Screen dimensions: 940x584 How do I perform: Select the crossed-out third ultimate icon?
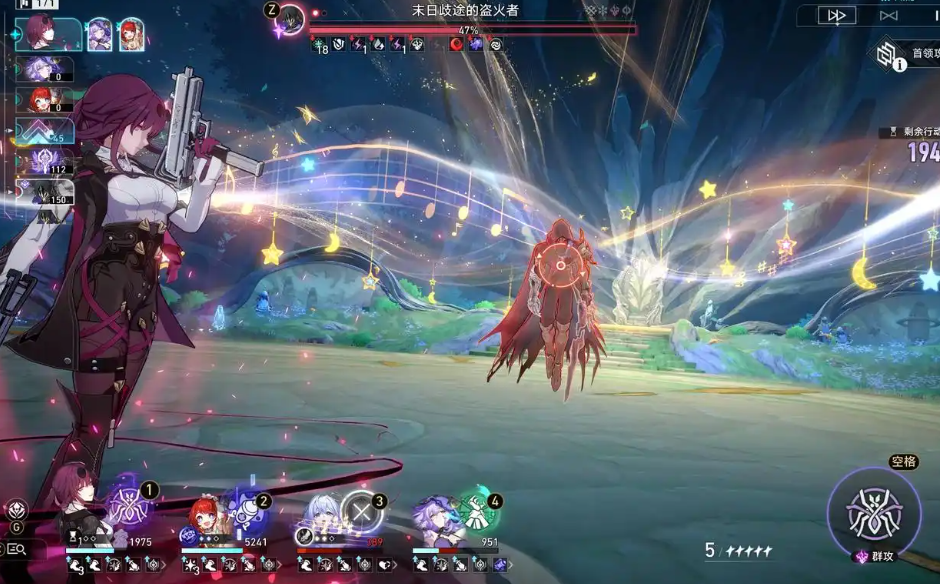point(360,511)
